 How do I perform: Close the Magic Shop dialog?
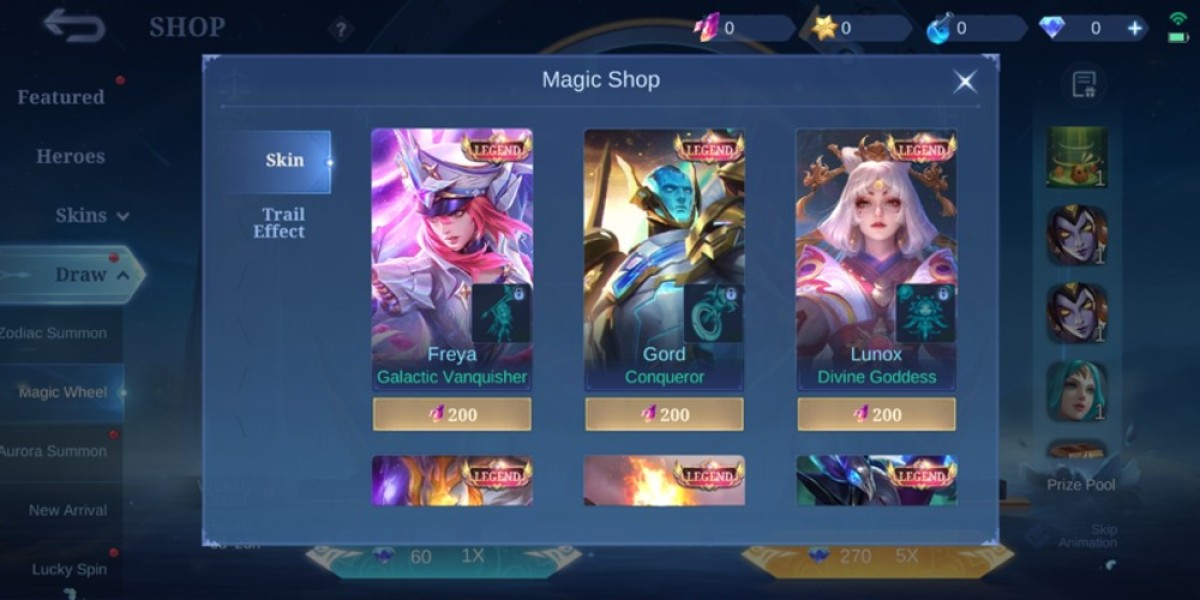click(x=964, y=82)
